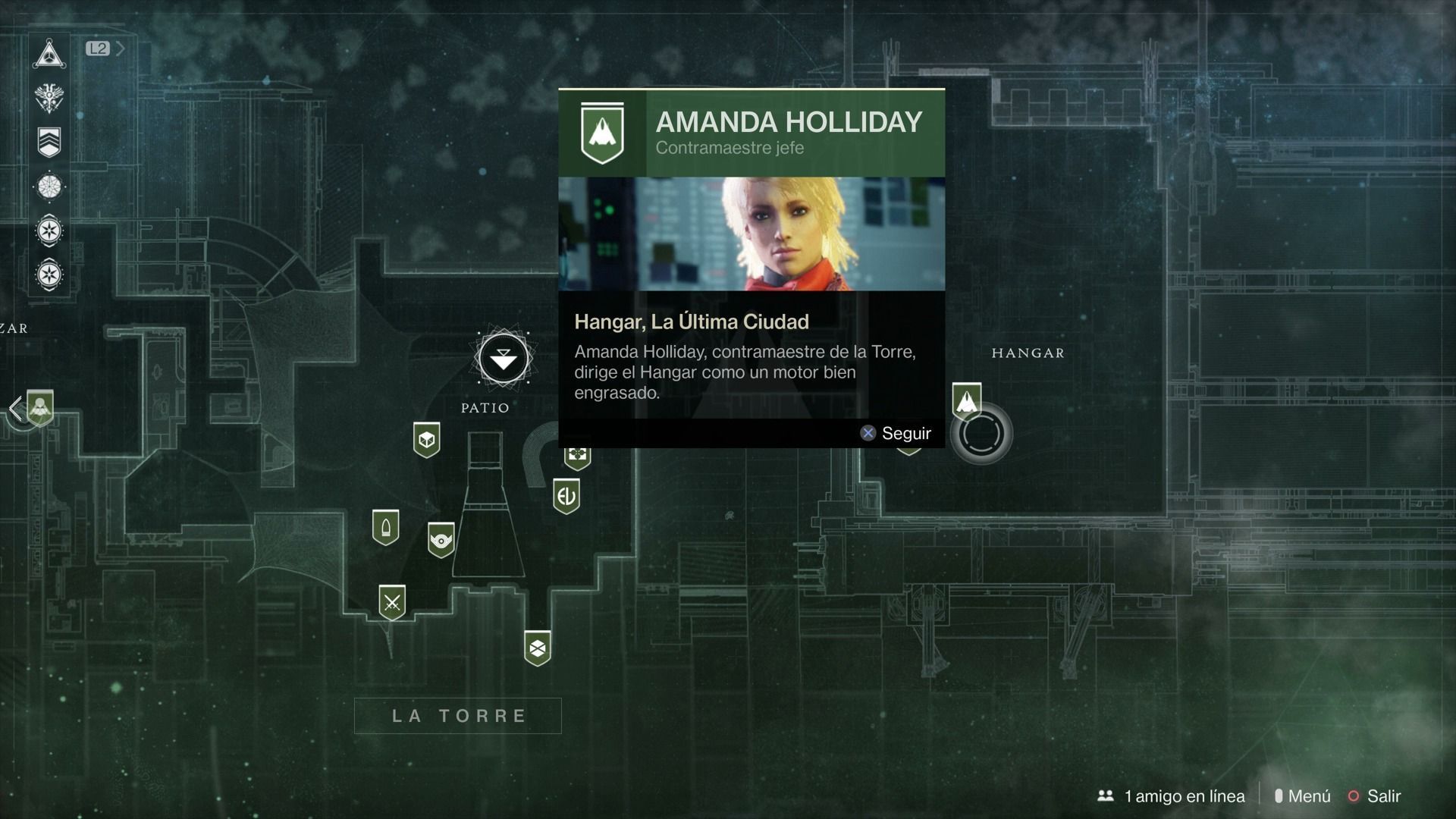Select the chevron rank shield sidebar icon
1456x819 pixels.
coord(49,142)
